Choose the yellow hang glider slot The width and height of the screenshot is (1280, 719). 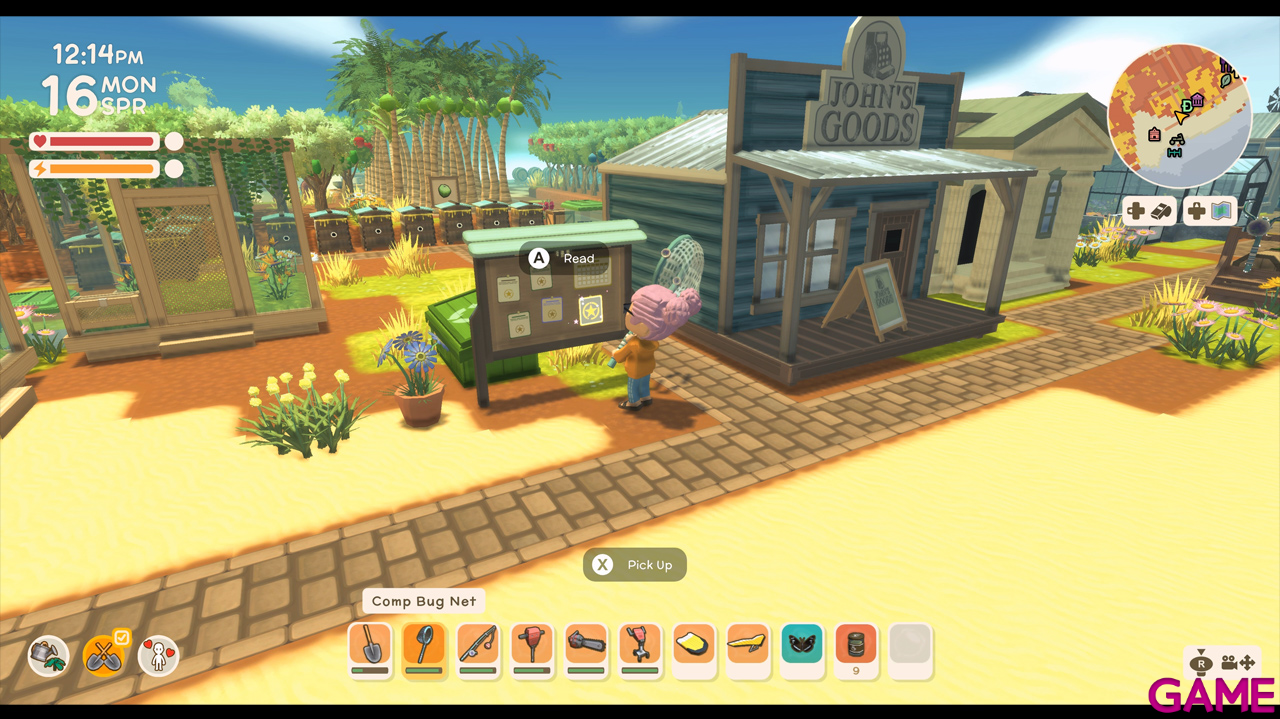[x=748, y=646]
